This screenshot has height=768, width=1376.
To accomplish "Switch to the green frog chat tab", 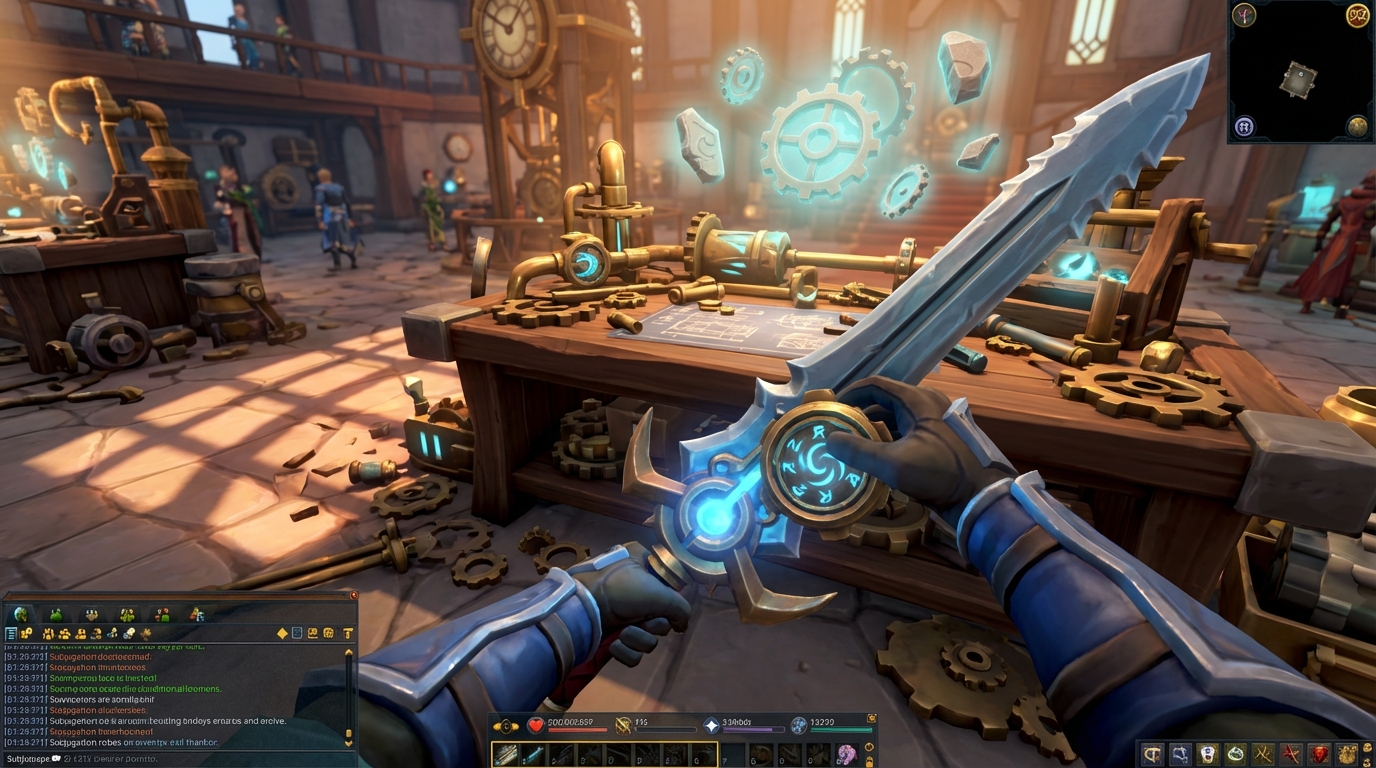I will point(56,614).
